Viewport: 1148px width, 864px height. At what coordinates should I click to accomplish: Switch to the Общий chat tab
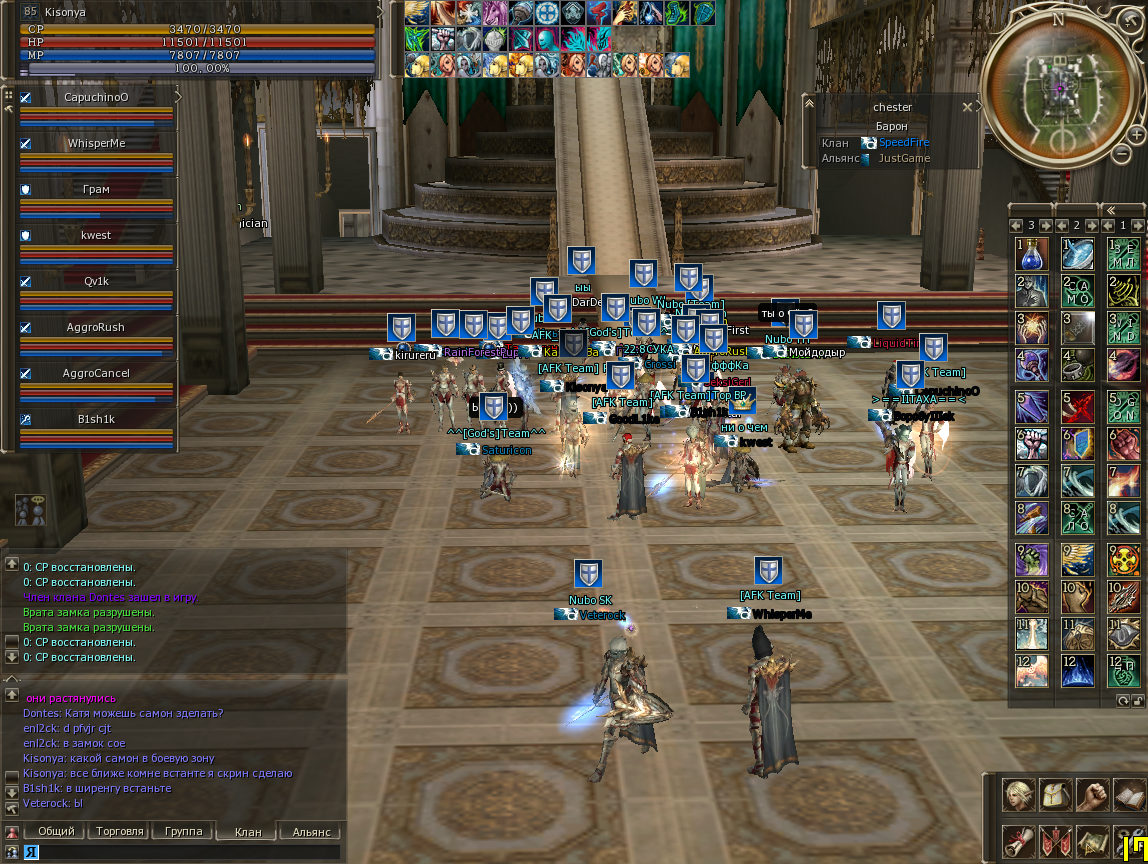(x=55, y=831)
